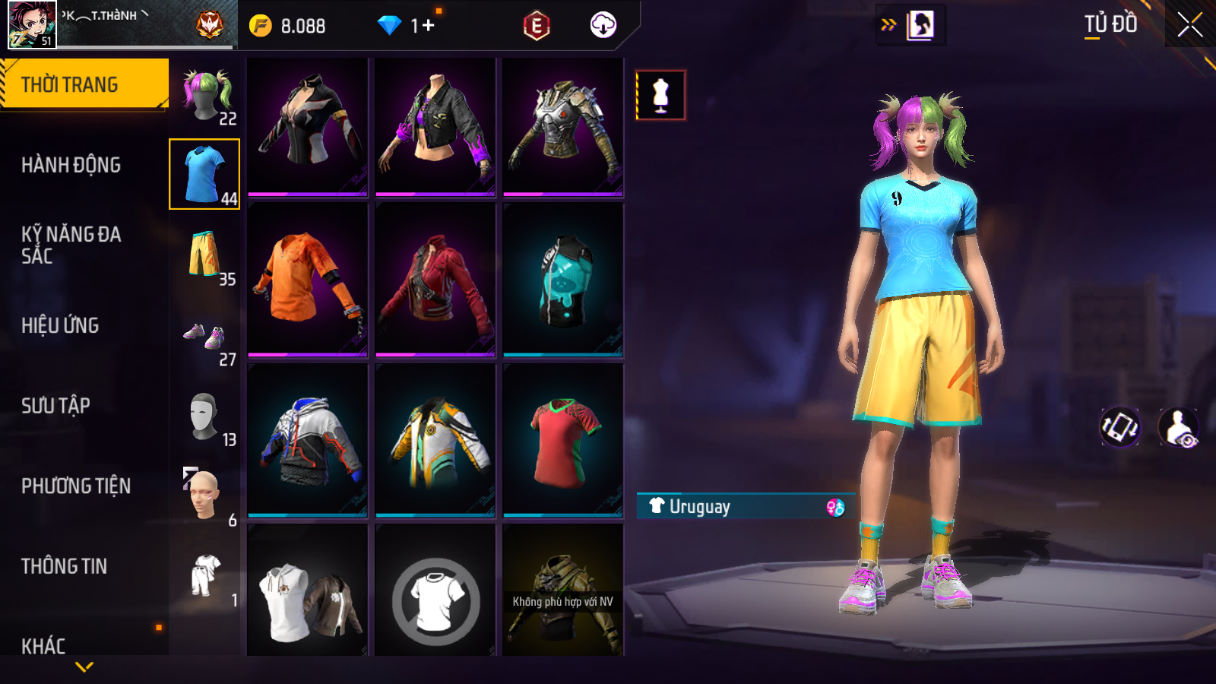The image size is (1216, 684).
Task: Open the player profile avatar
Action: (32, 25)
